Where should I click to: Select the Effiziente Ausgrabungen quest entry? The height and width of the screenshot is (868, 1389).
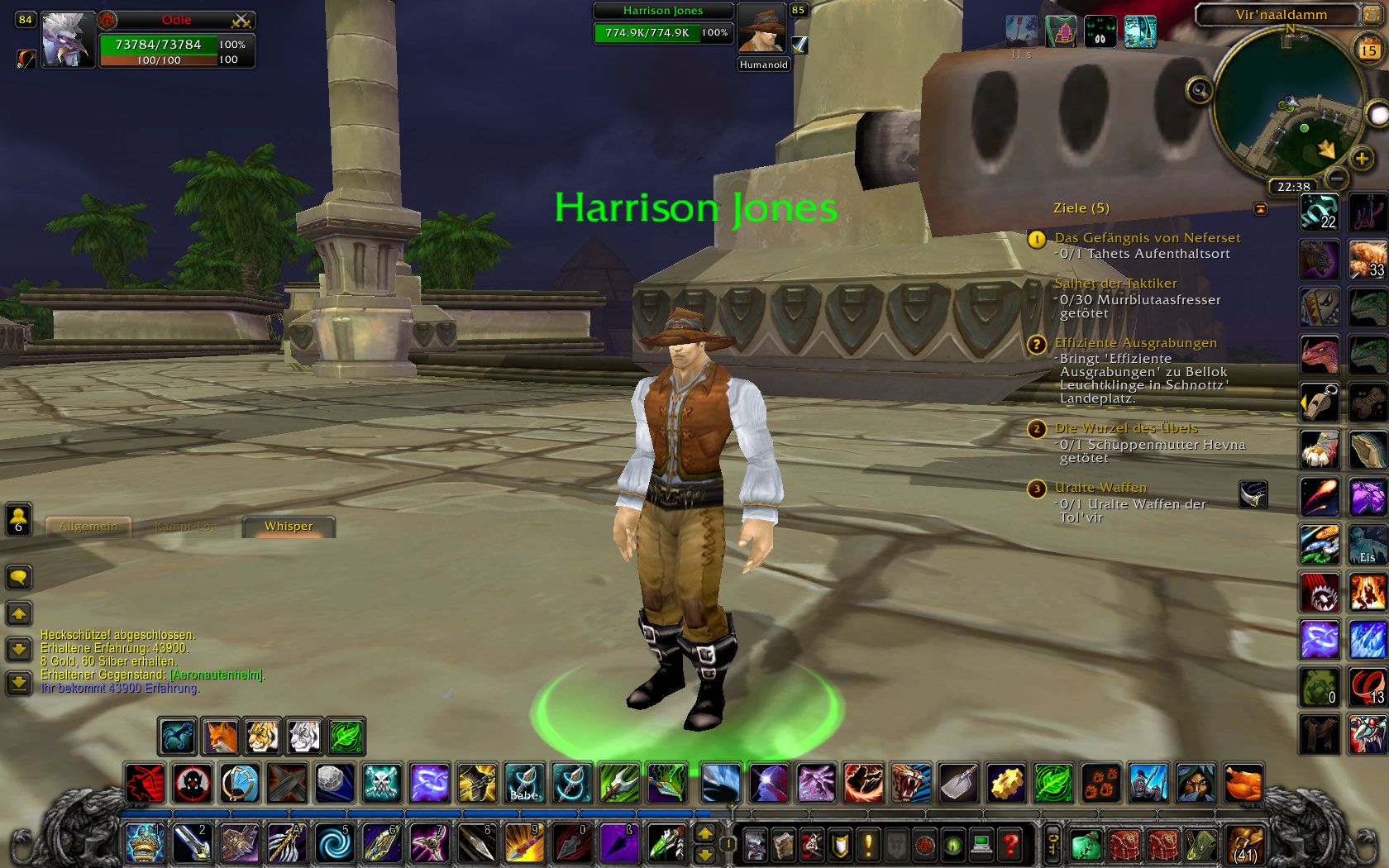(1135, 343)
